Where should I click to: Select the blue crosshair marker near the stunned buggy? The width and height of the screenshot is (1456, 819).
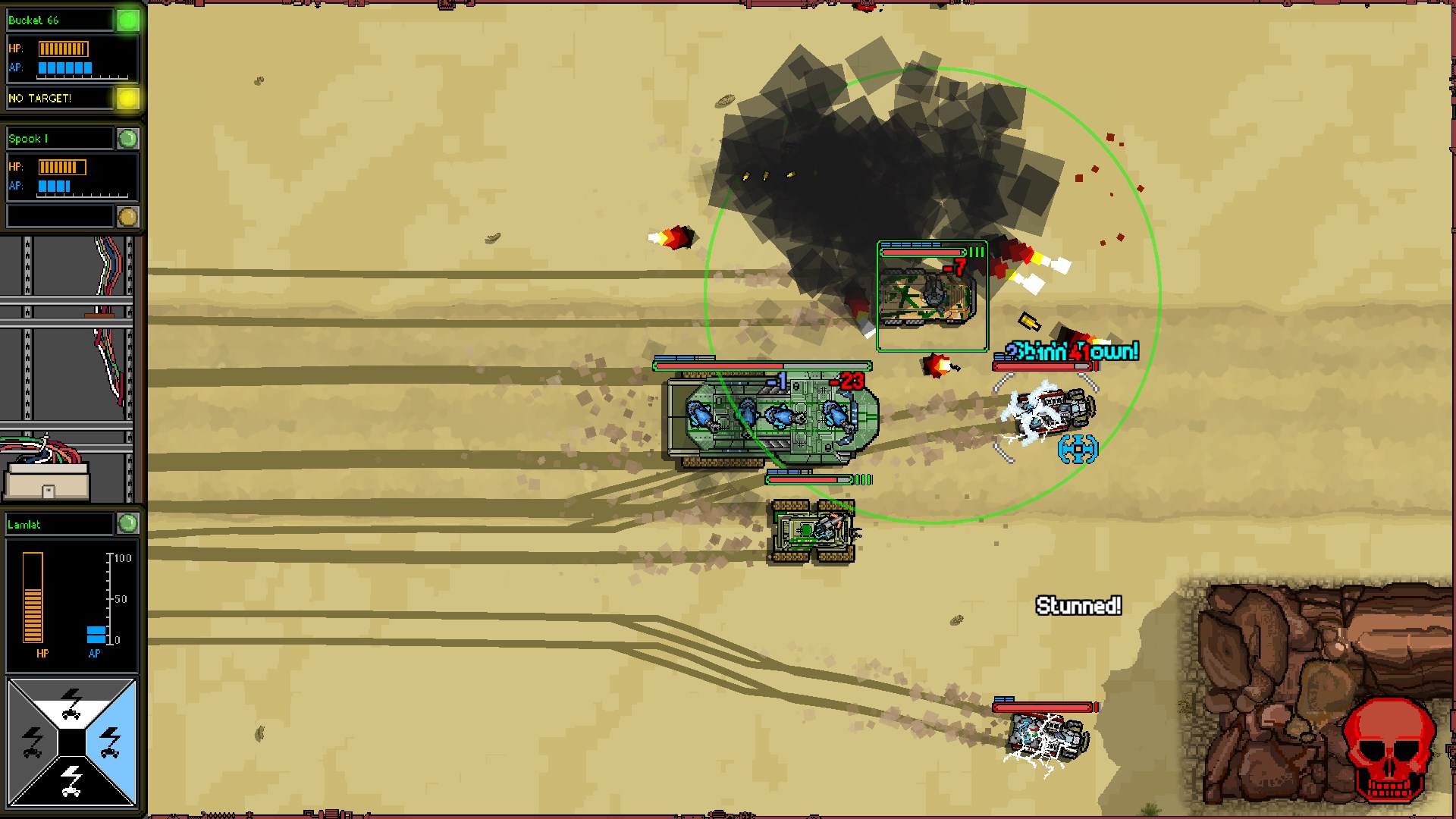(x=1076, y=448)
